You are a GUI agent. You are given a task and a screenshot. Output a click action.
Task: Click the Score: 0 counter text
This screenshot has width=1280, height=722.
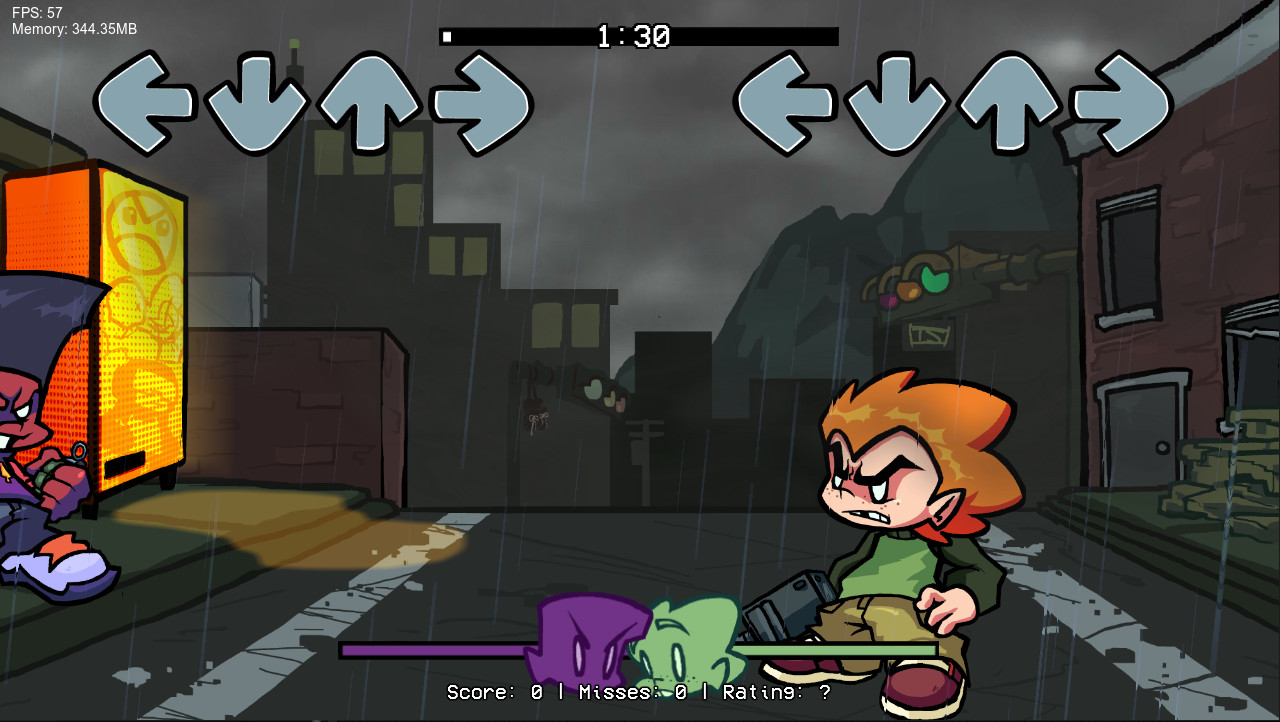(x=497, y=692)
